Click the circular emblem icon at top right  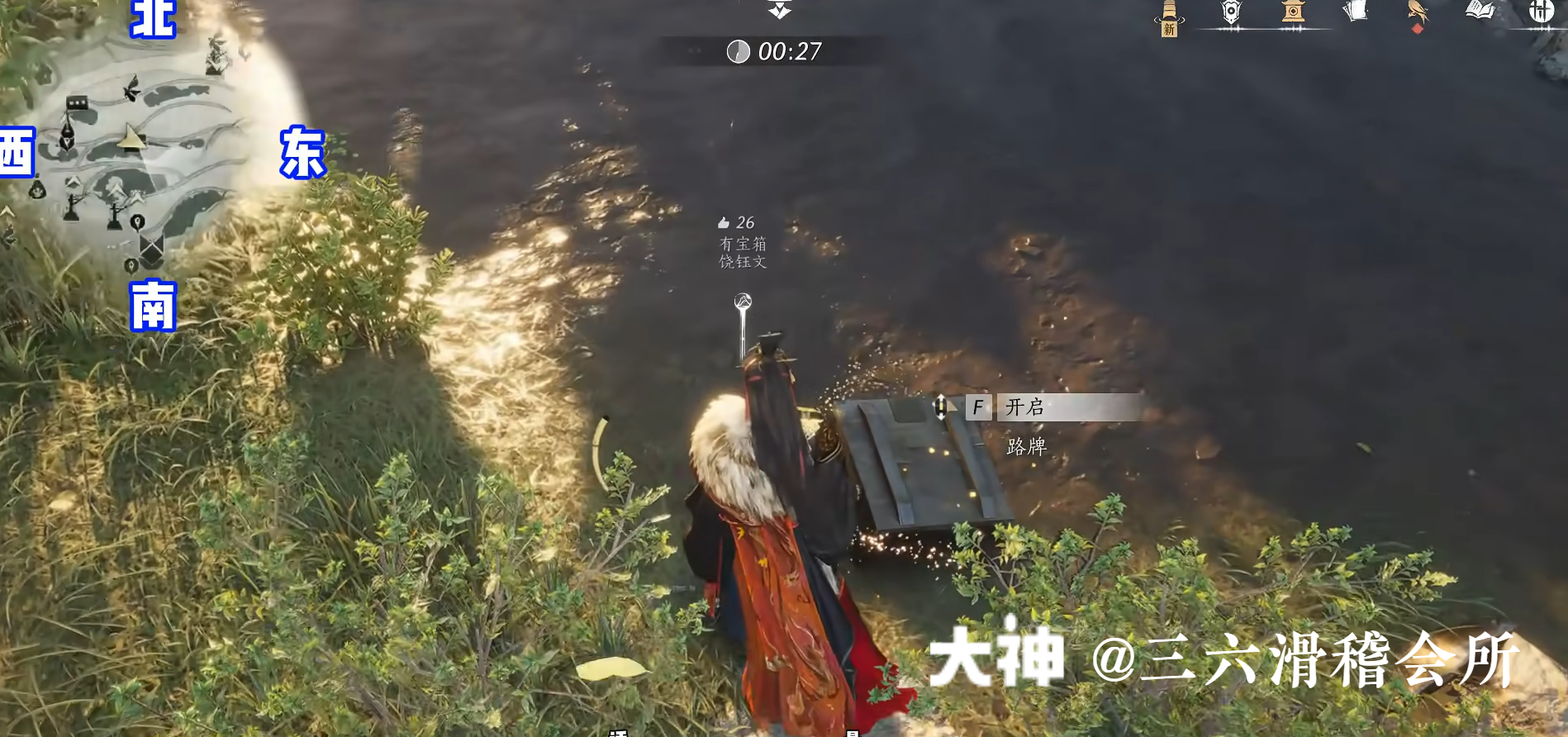[x=1543, y=12]
